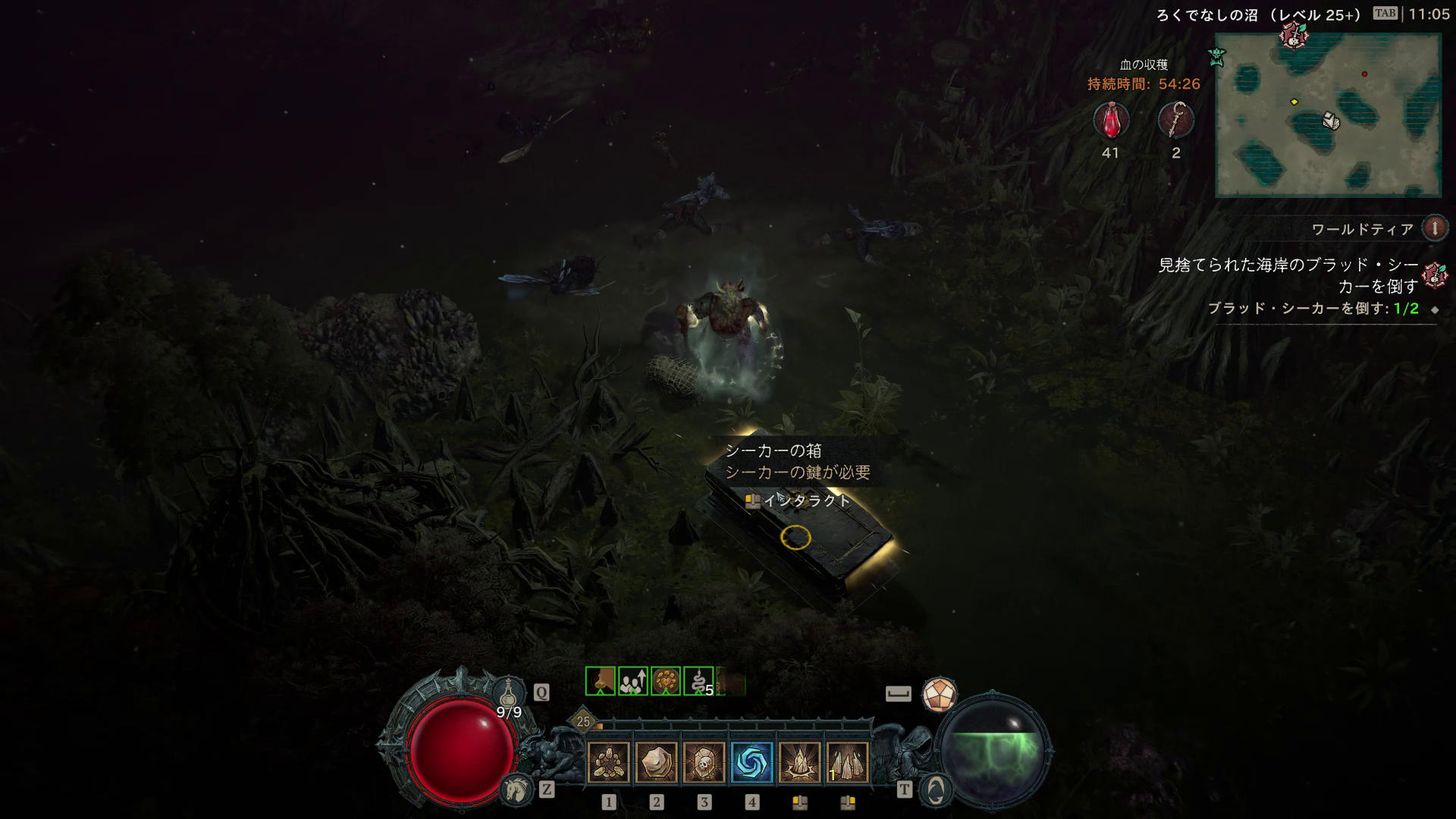Activate the bone ring skill in slot 1
1456x819 pixels.
[x=608, y=762]
